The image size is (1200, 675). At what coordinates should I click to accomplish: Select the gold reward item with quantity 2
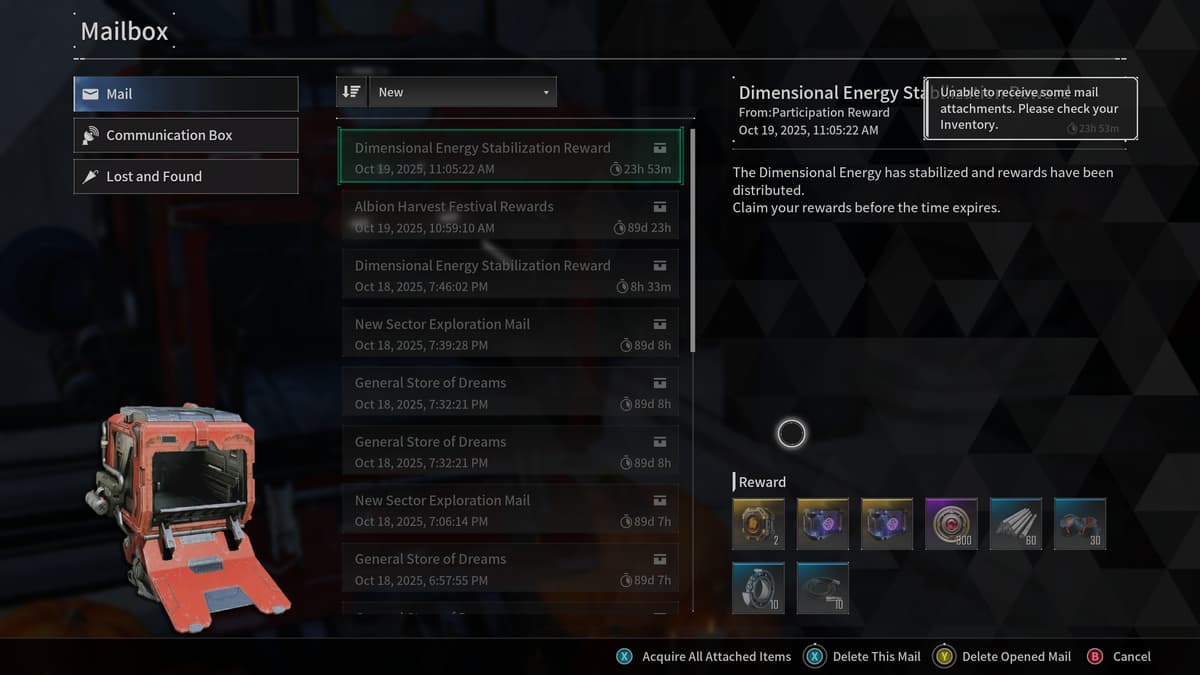coord(758,524)
